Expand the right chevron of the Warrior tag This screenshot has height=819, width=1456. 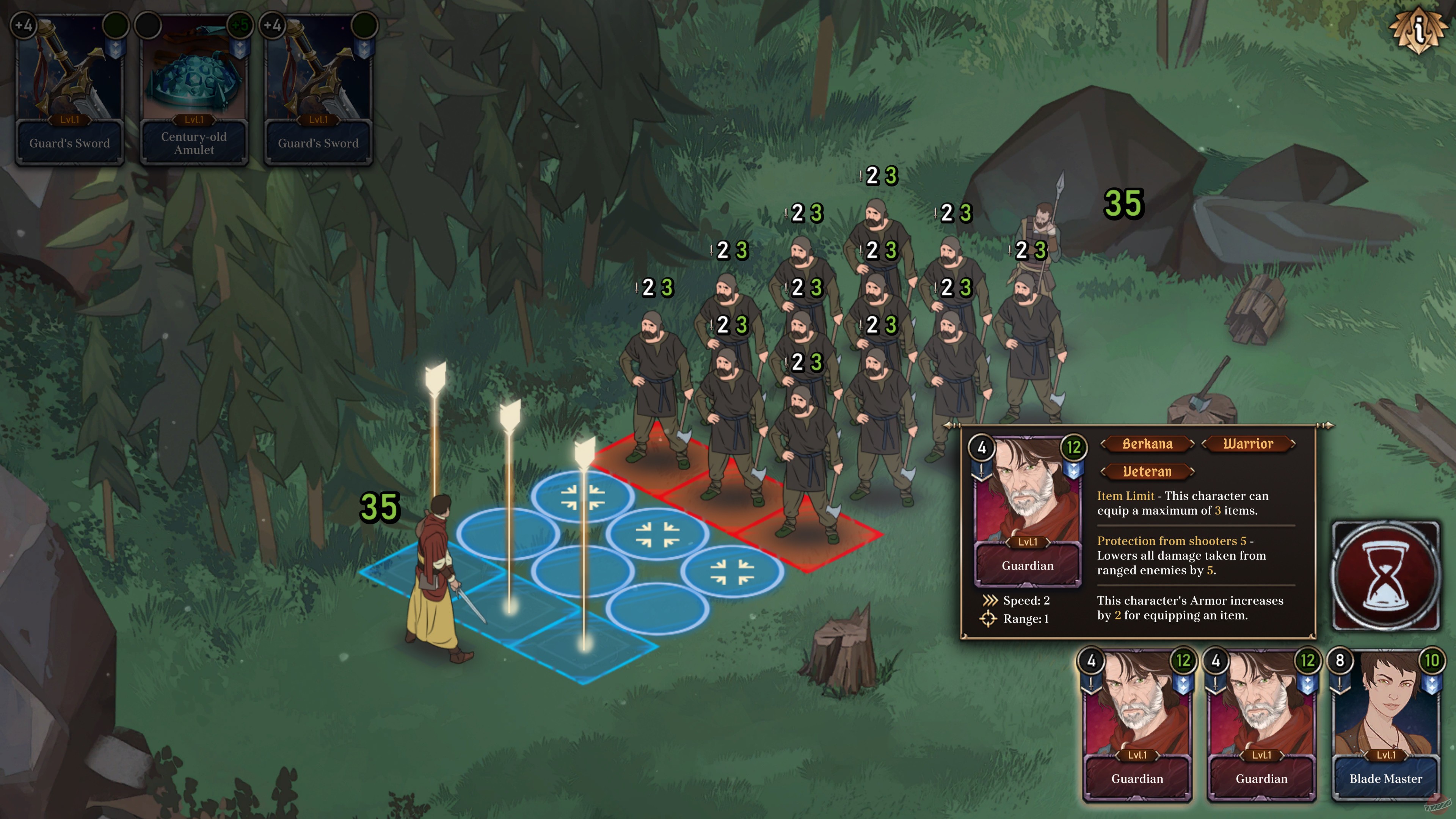tap(1296, 444)
